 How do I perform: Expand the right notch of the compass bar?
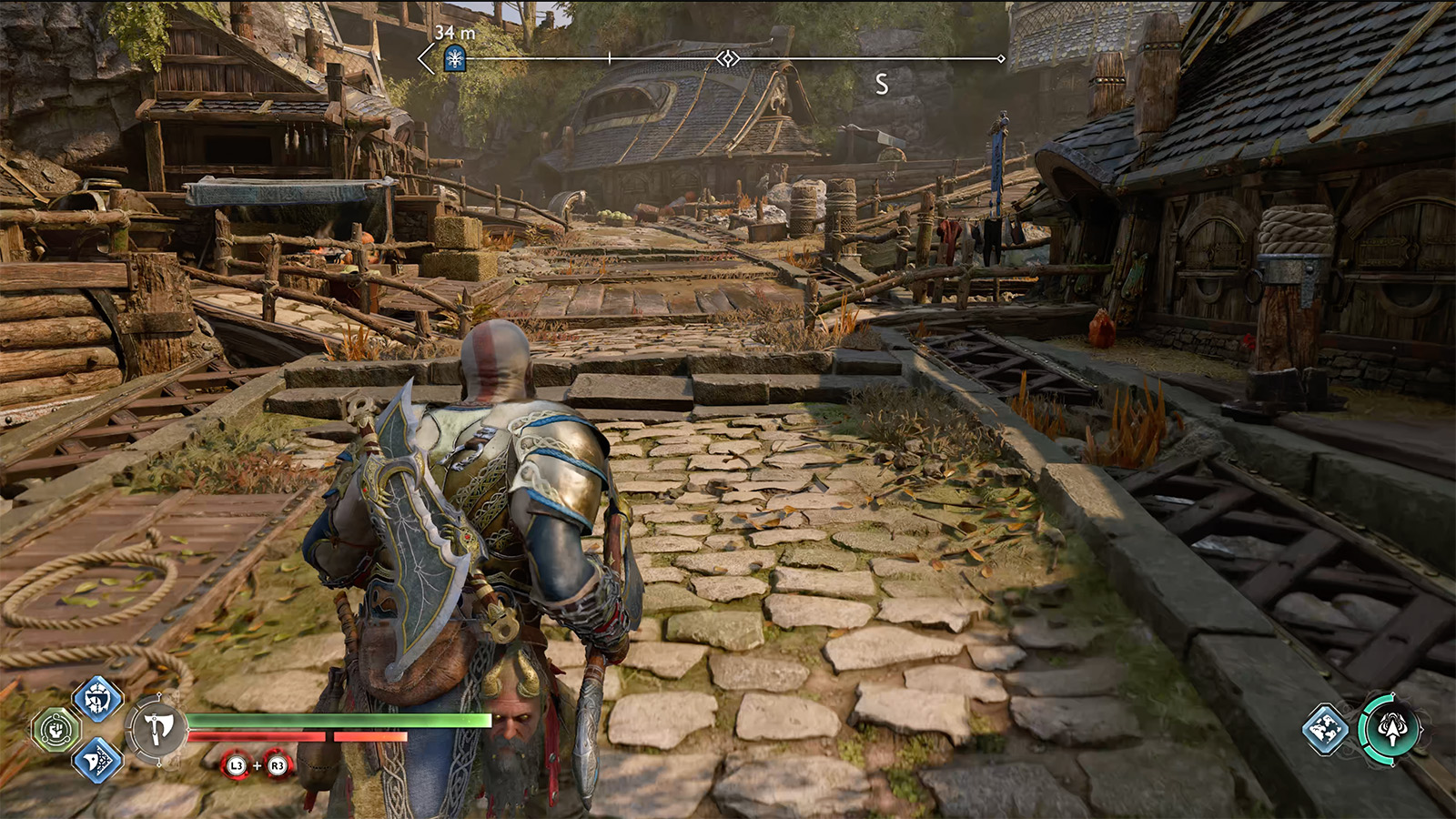pos(1001,56)
